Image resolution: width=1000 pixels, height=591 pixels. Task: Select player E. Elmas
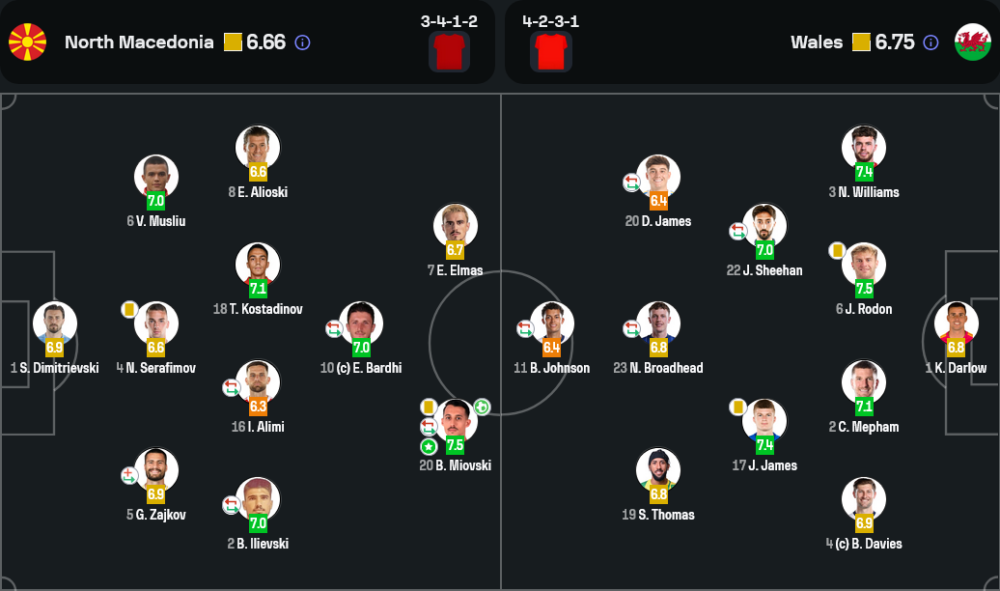coord(455,227)
